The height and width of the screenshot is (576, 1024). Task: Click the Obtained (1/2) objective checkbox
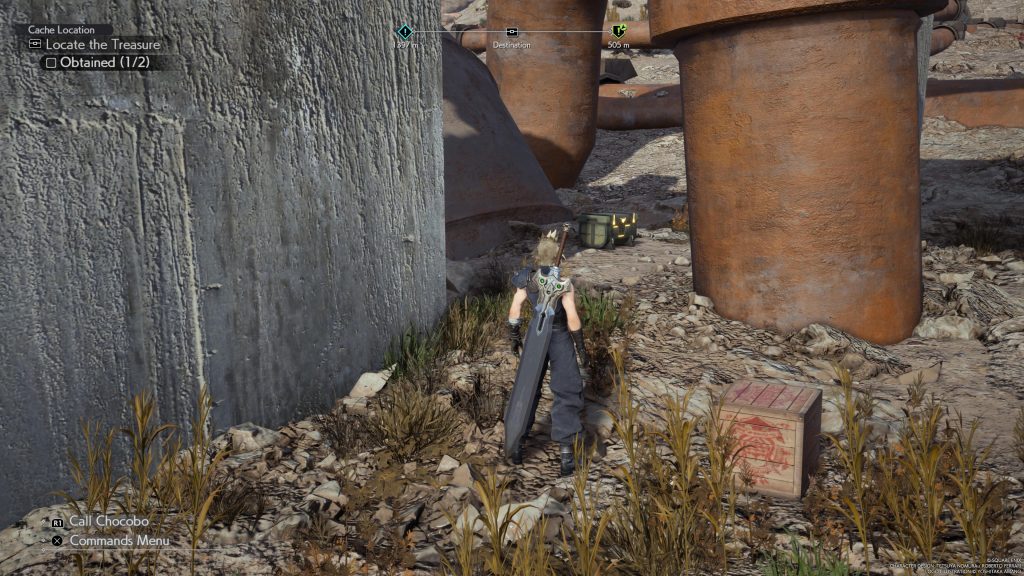pos(50,62)
